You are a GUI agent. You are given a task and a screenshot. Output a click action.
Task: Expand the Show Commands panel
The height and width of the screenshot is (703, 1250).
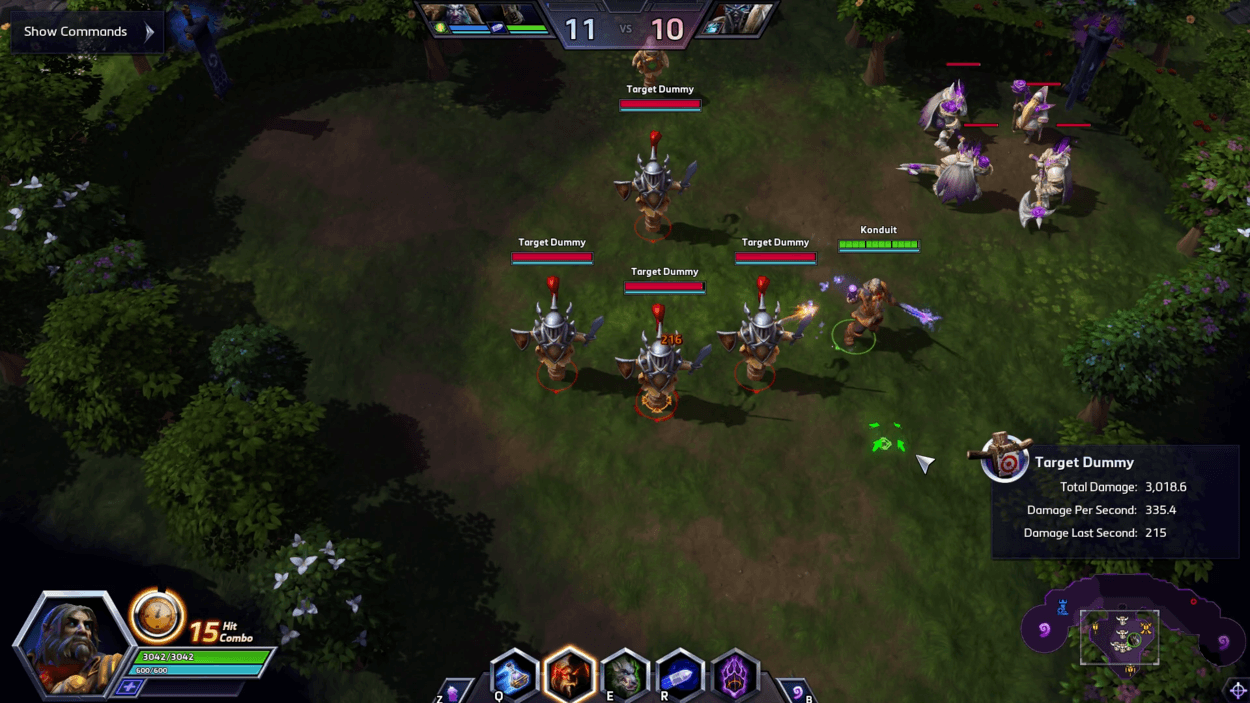[x=87, y=32]
